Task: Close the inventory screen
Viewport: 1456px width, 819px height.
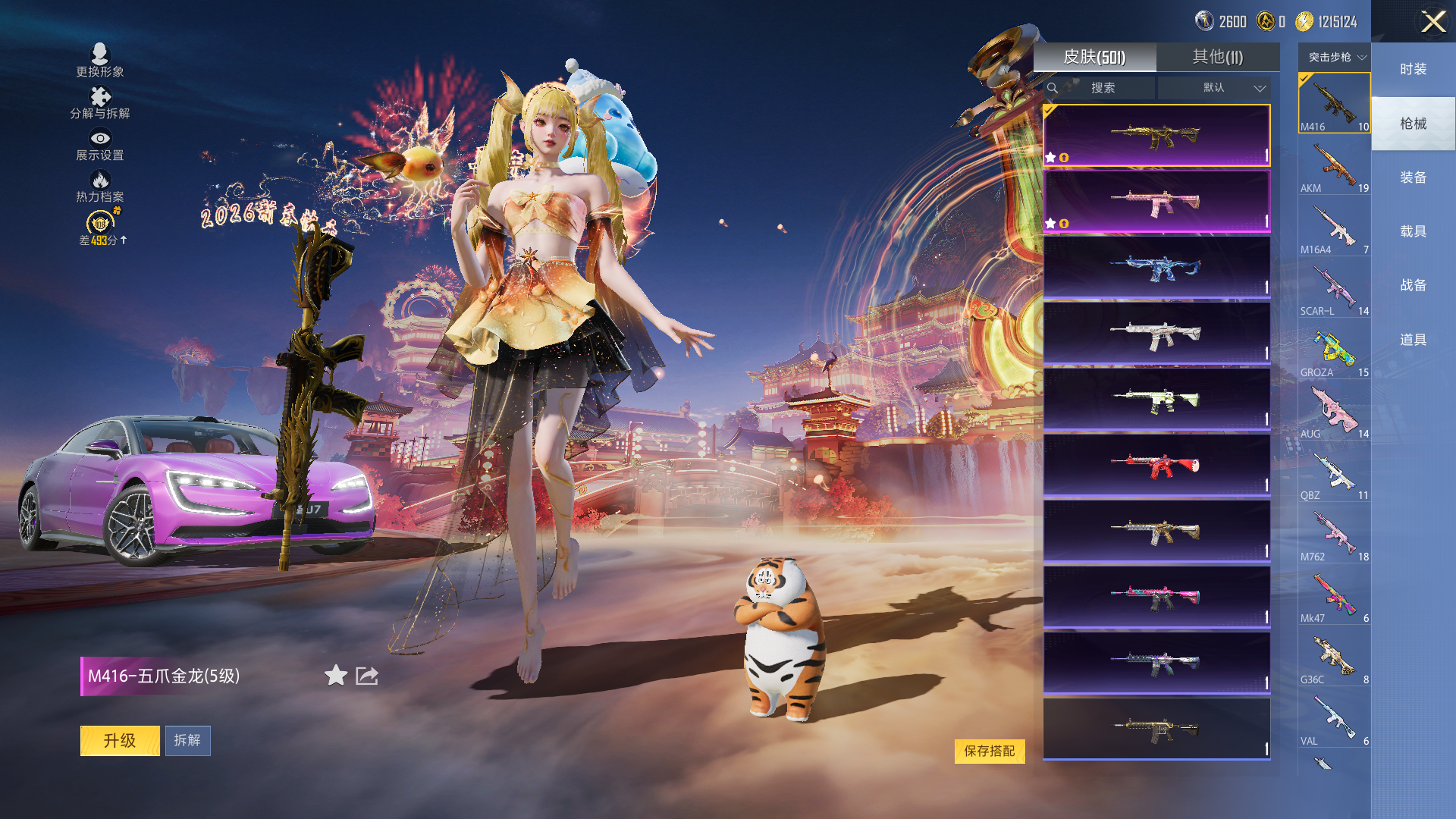Action: pyautogui.click(x=1432, y=21)
